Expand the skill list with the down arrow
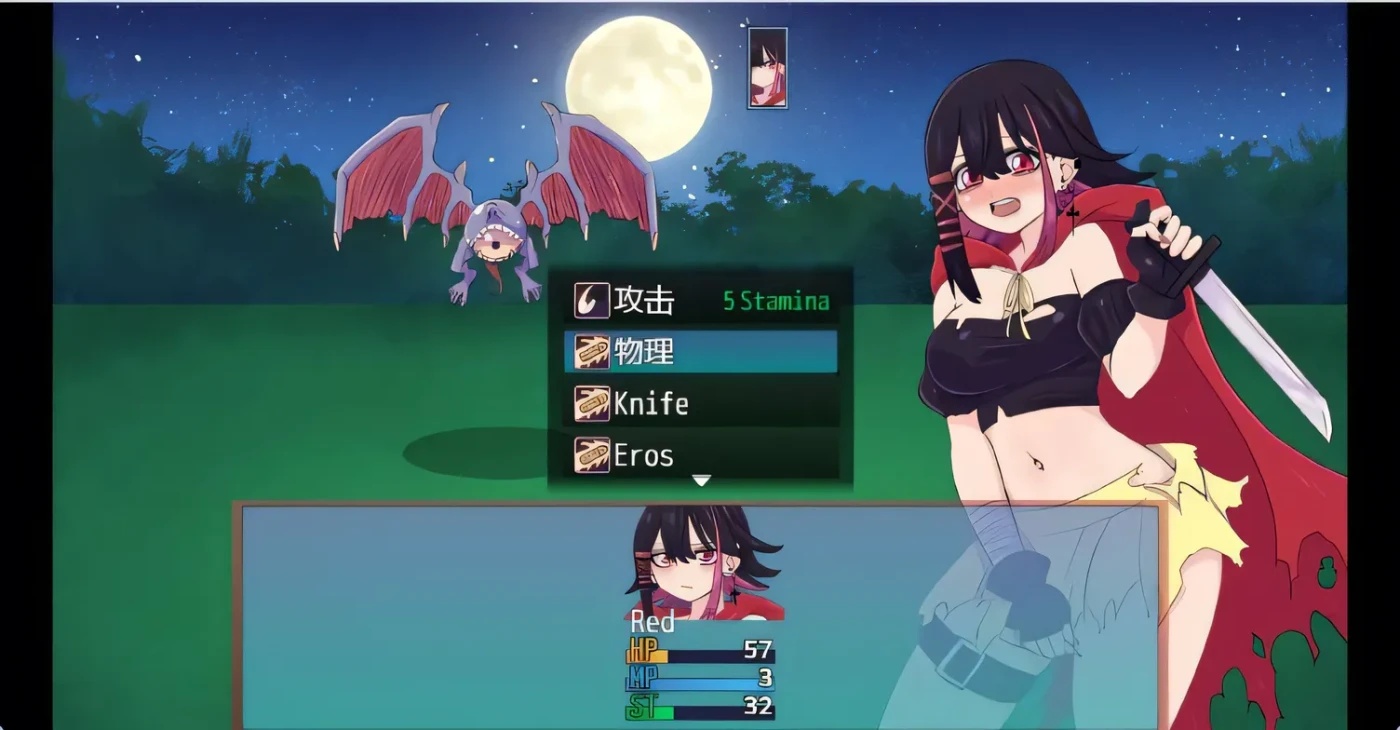This screenshot has width=1400, height=730. (700, 480)
